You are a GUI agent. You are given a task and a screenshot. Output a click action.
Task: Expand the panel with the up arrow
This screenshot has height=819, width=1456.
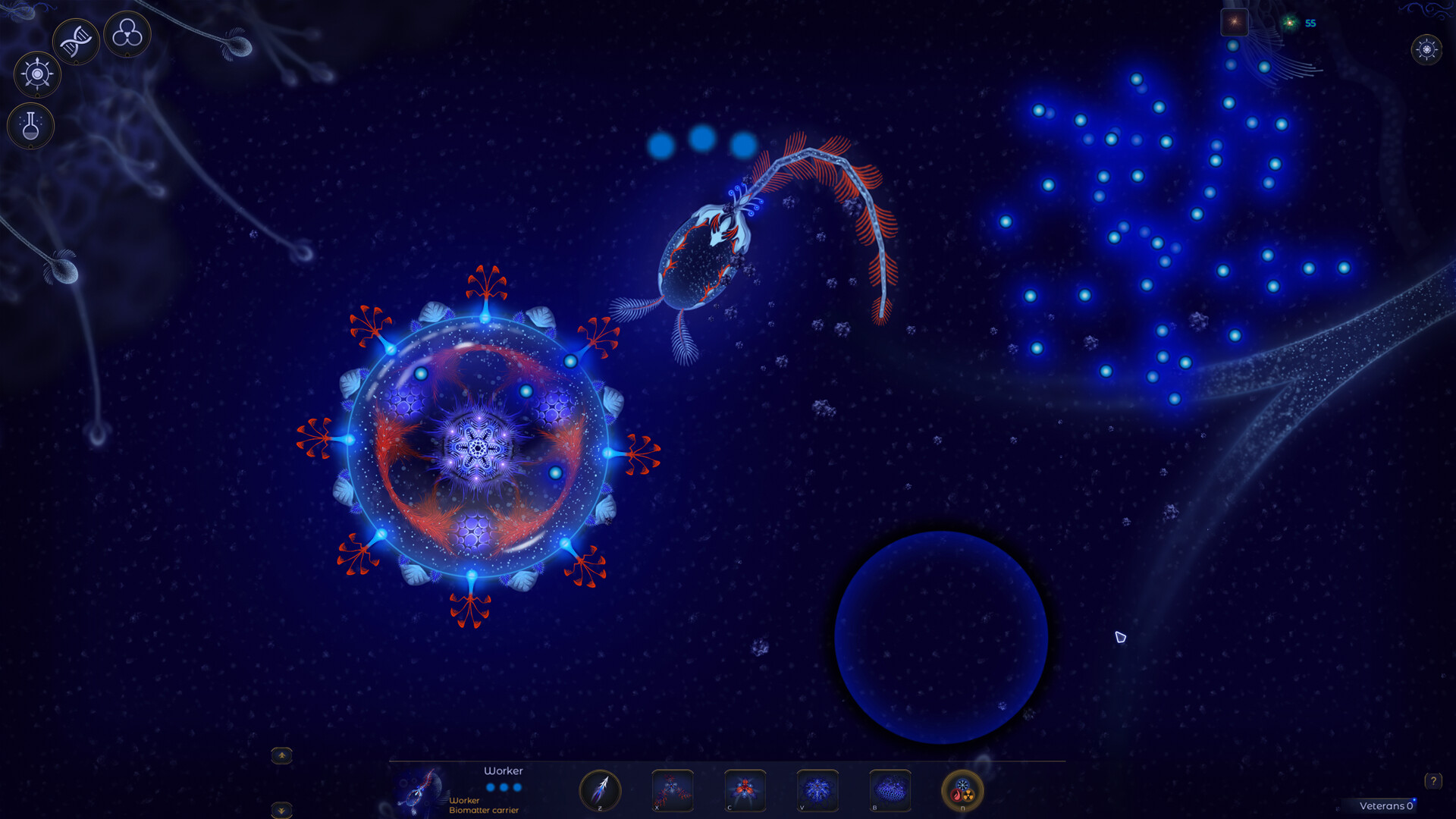coord(283,755)
